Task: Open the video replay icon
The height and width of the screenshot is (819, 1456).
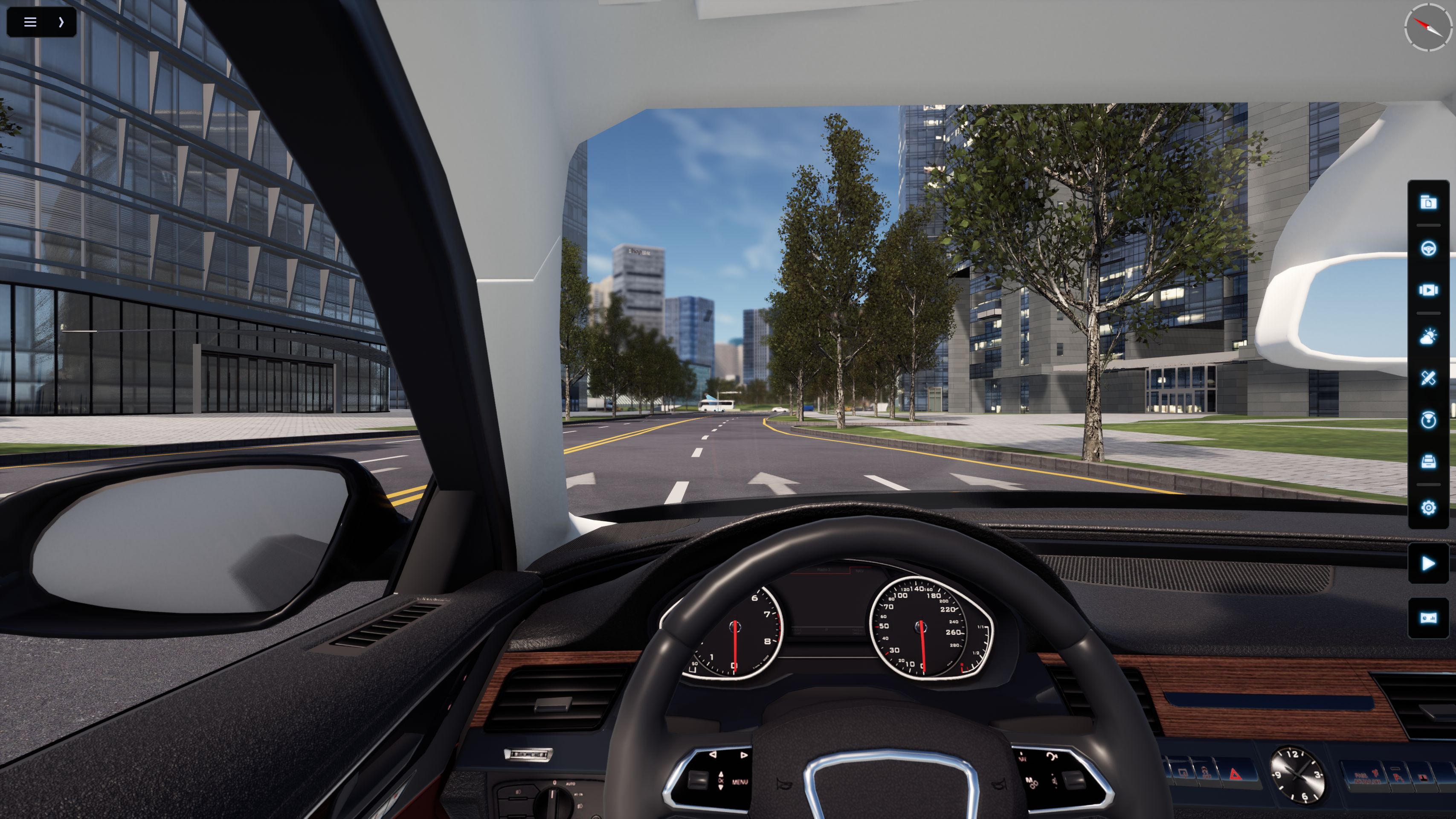Action: [x=1428, y=290]
